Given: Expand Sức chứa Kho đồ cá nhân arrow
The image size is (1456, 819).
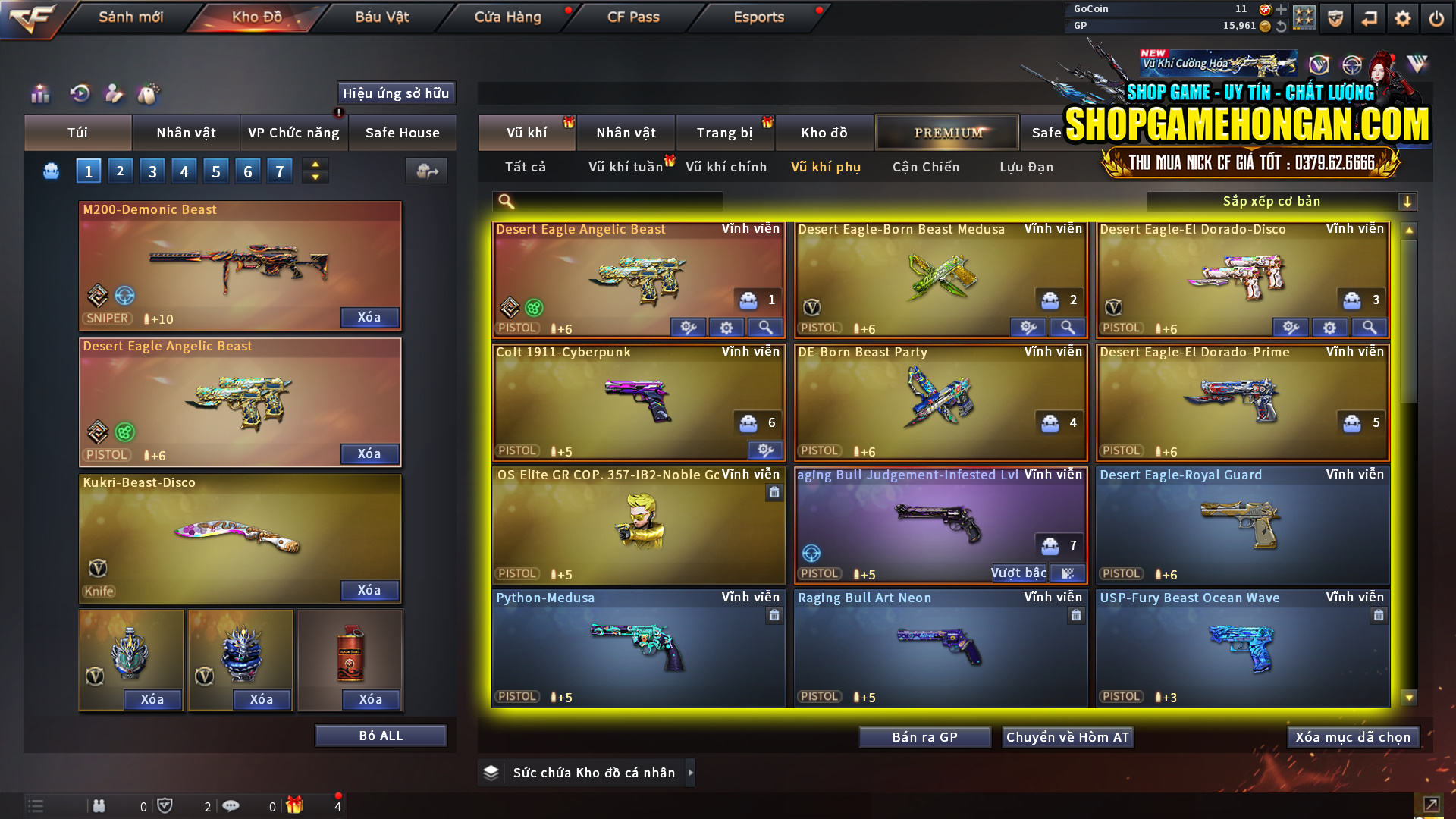Looking at the screenshot, I should point(691,773).
